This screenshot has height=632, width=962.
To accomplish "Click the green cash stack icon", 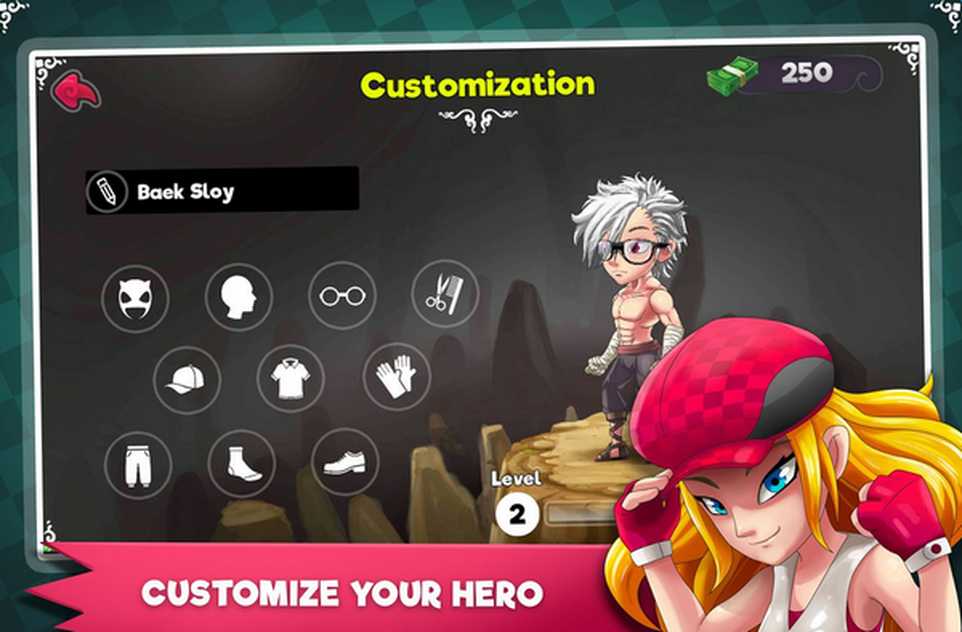I will click(732, 73).
